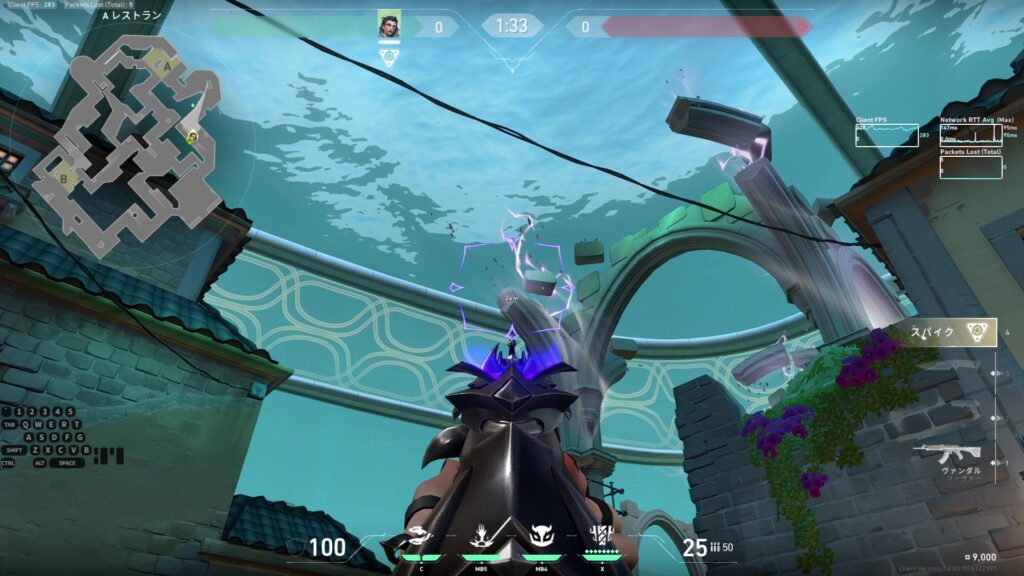Click the spike carrier icon below the portrait
This screenshot has width=1024, height=576.
389,57
